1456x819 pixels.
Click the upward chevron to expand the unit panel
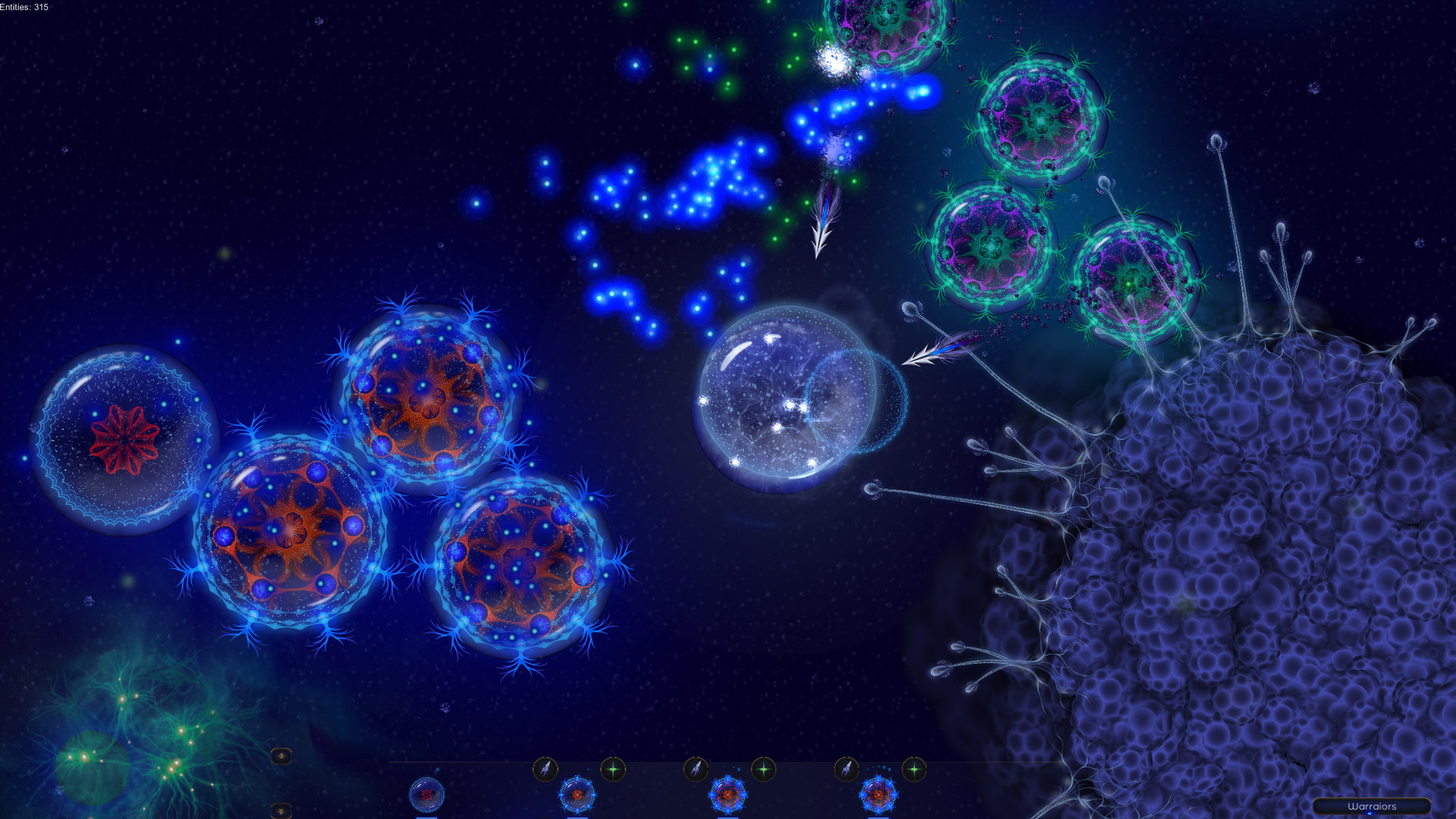(281, 755)
